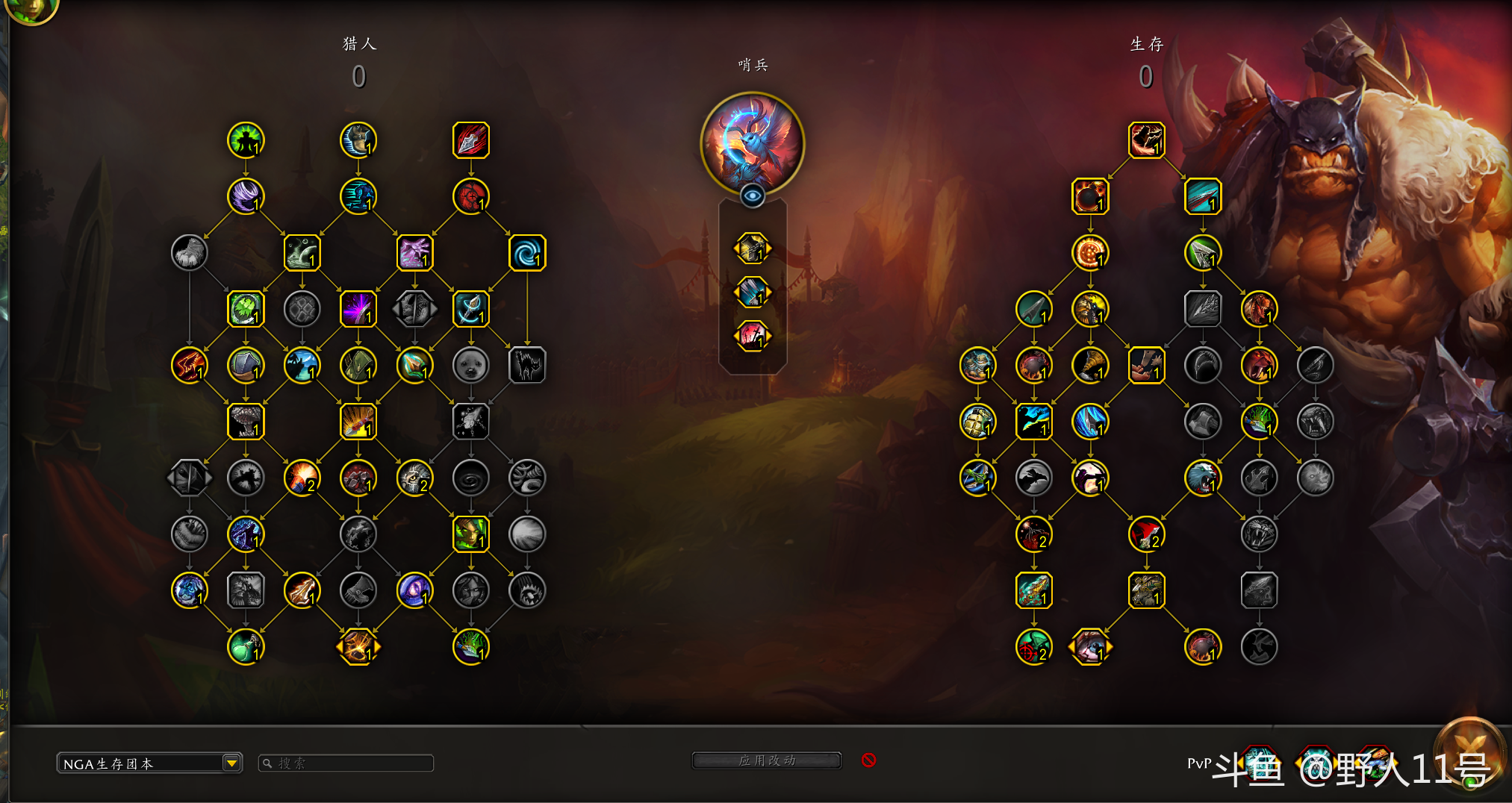This screenshot has width=1512, height=803.
Task: Select the green glowing silhouette talent
Action: tap(246, 140)
